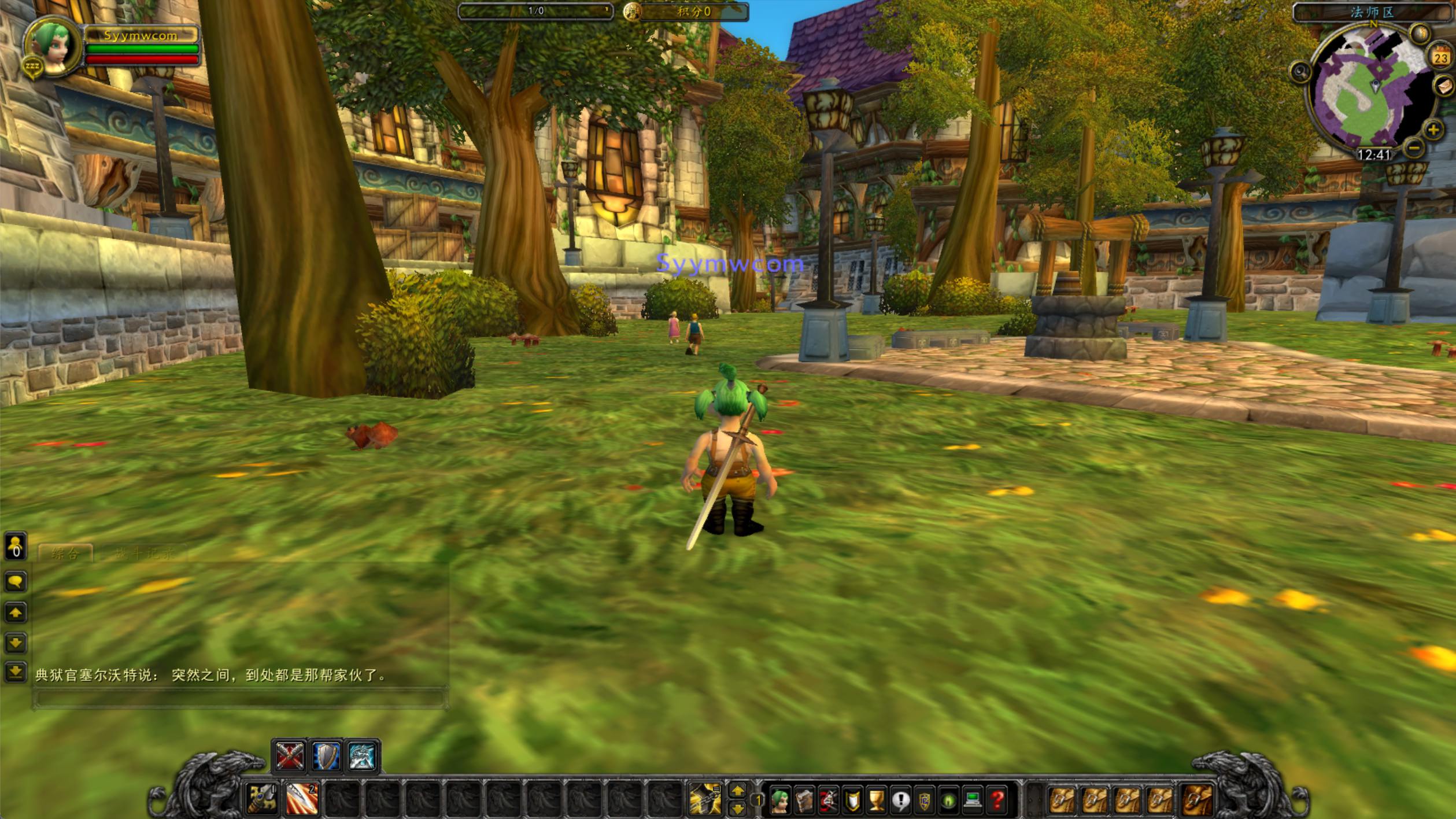Use the Attack ability in slot one
The width and height of the screenshot is (1456, 819).
click(x=262, y=799)
